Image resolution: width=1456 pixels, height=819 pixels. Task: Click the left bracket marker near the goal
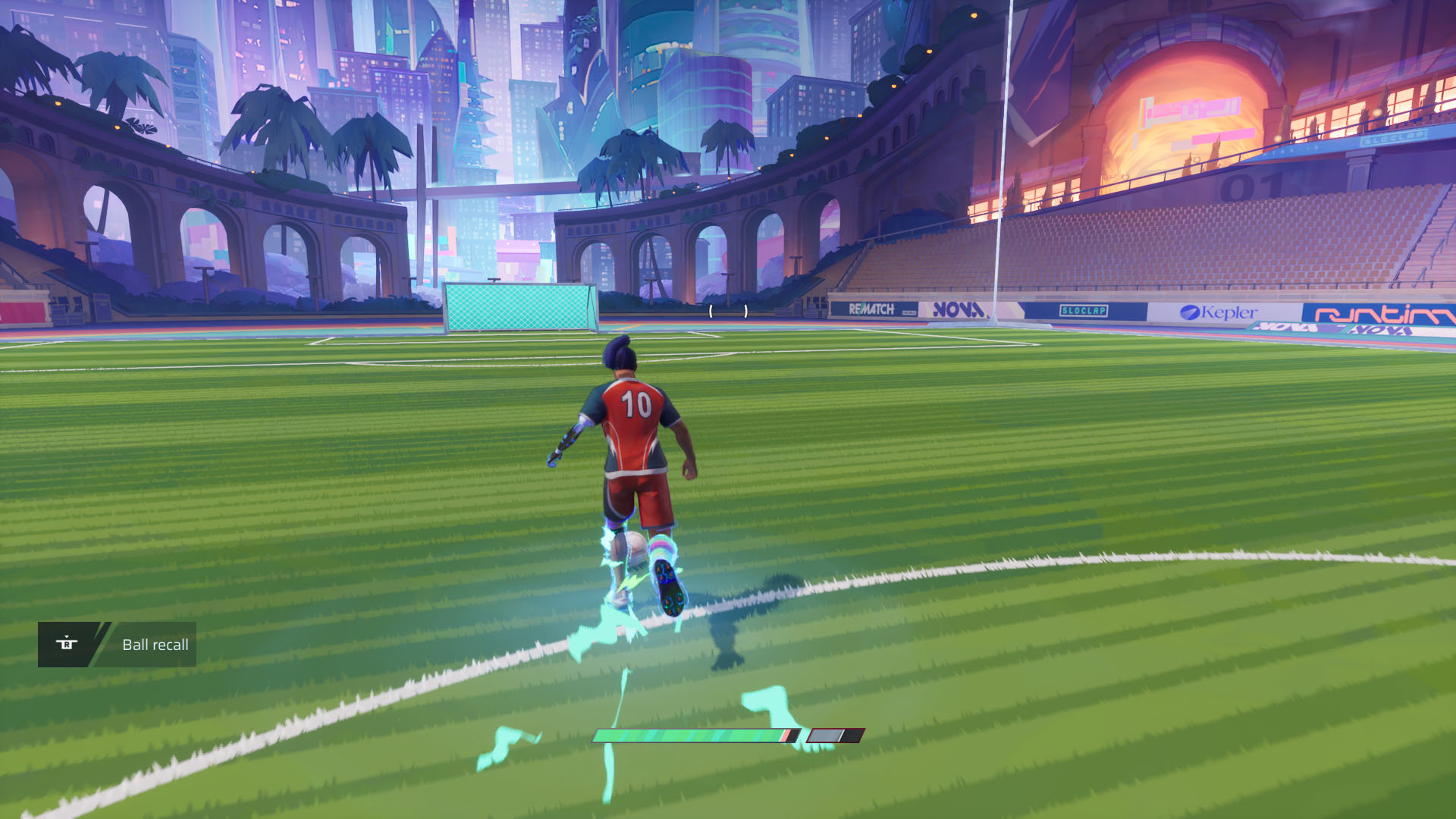click(x=711, y=311)
